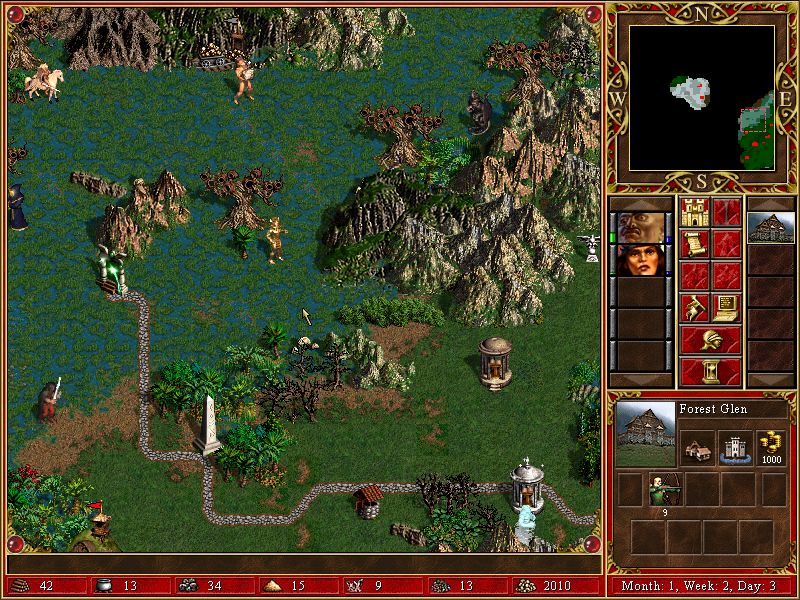The width and height of the screenshot is (800, 600).
Task: Select next hero with the helmet button
Action: coord(710,340)
